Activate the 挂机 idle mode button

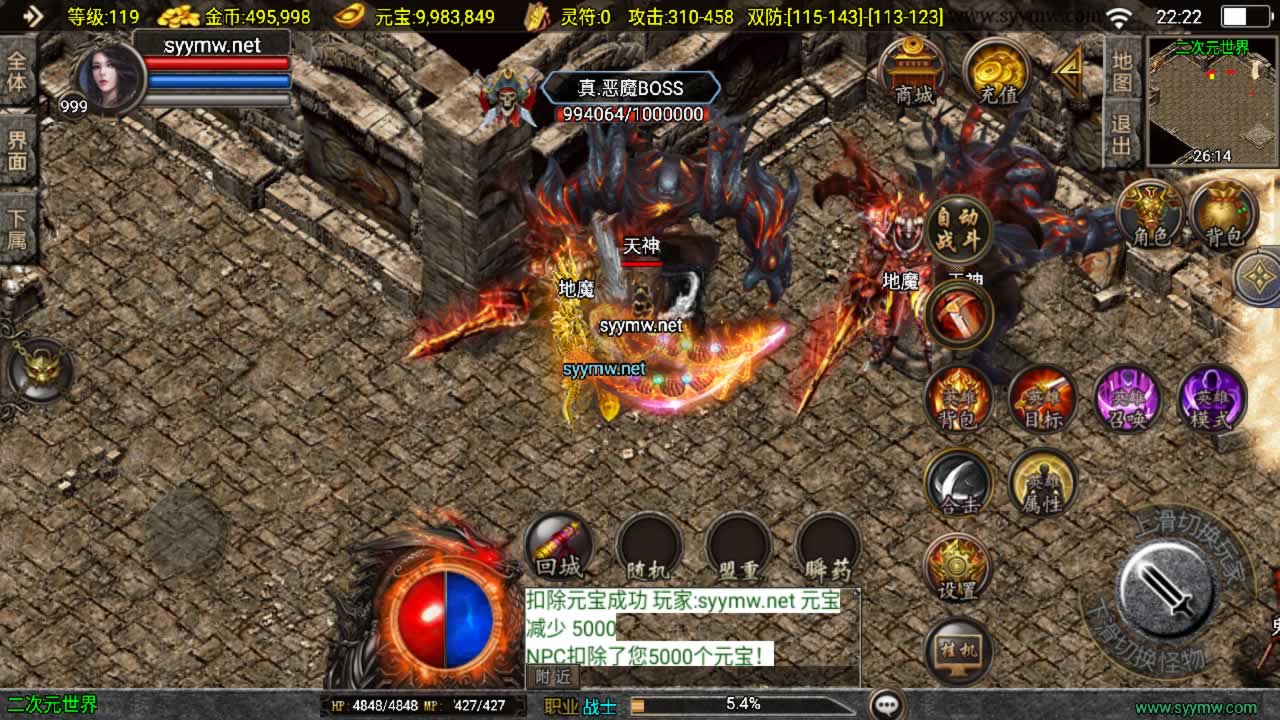point(958,651)
